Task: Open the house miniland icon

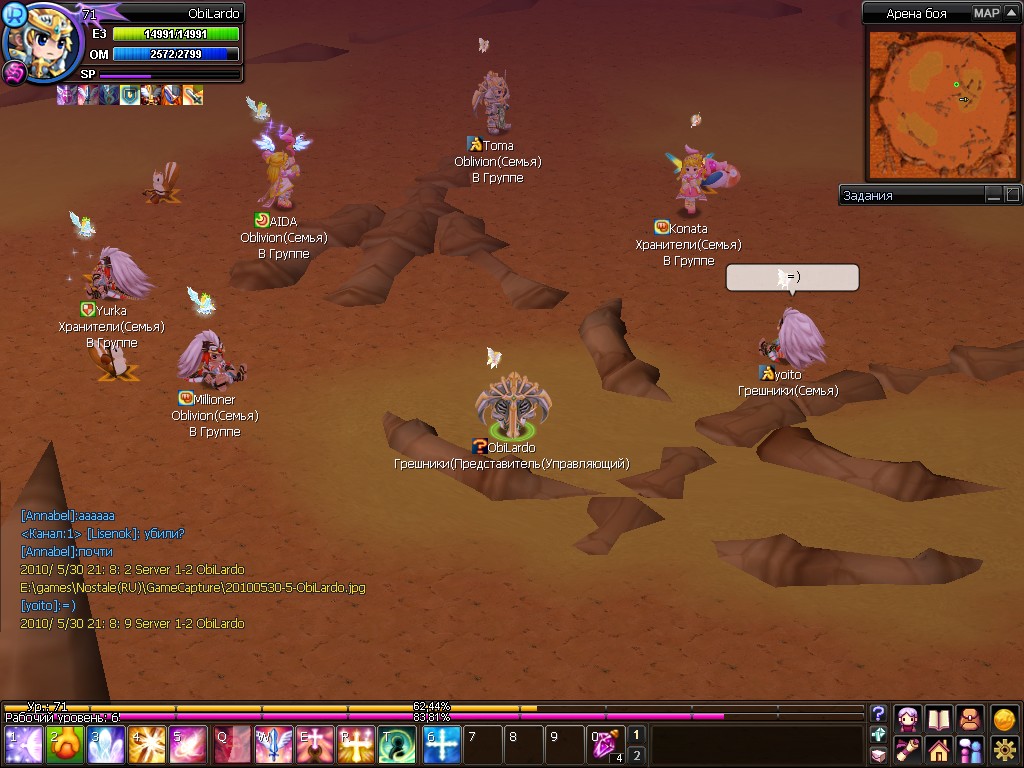Action: click(x=938, y=749)
